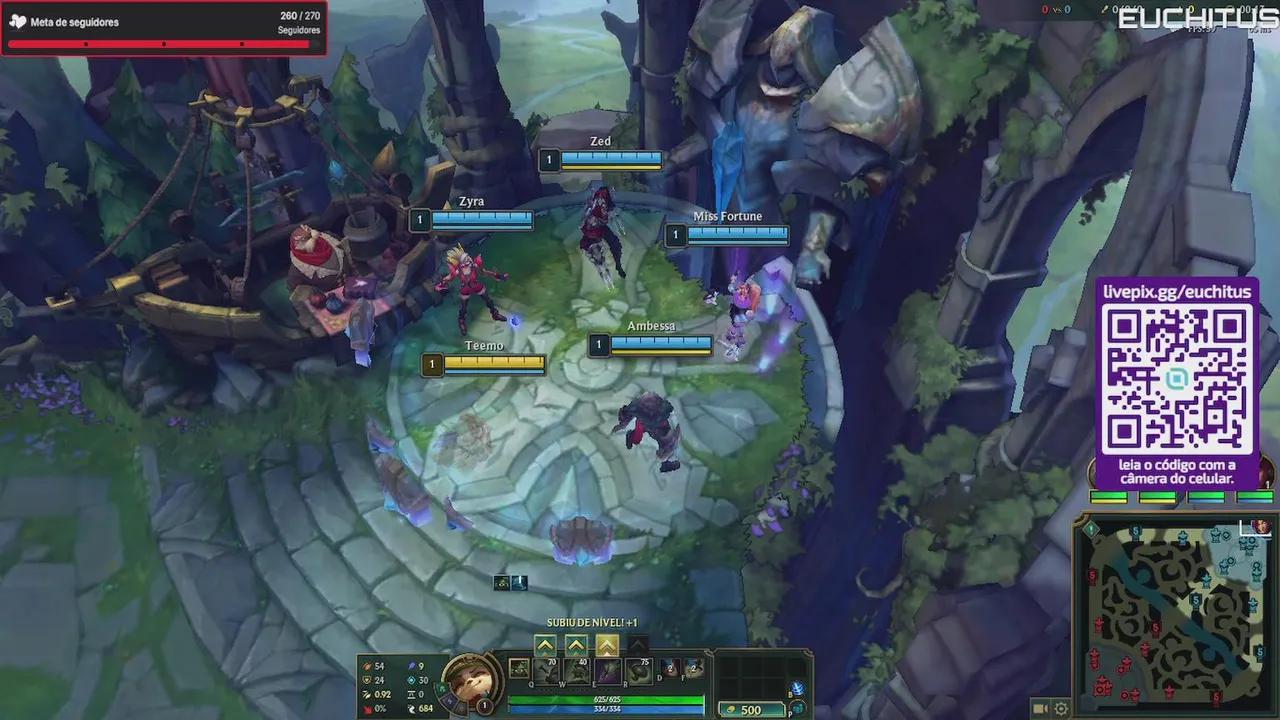Viewport: 1280px width, 720px height.
Task: Click Teemo's champion portrait
Action: click(471, 680)
